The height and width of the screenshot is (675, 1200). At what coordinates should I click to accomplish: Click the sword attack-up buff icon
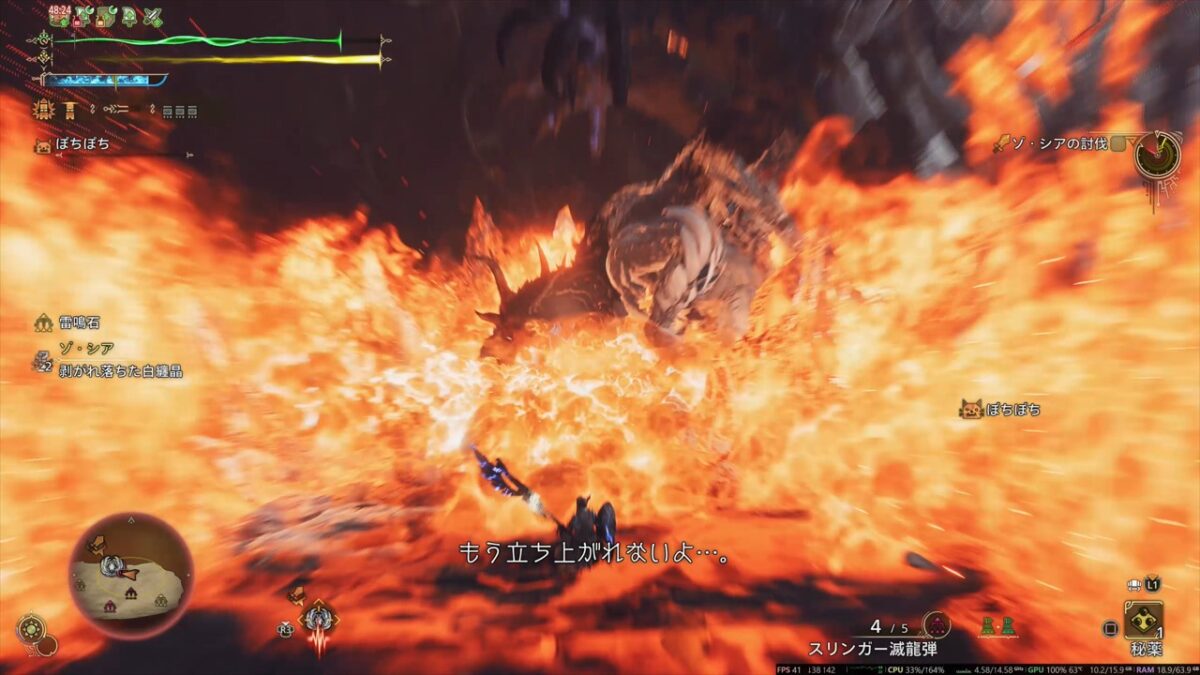pyautogui.click(x=152, y=17)
